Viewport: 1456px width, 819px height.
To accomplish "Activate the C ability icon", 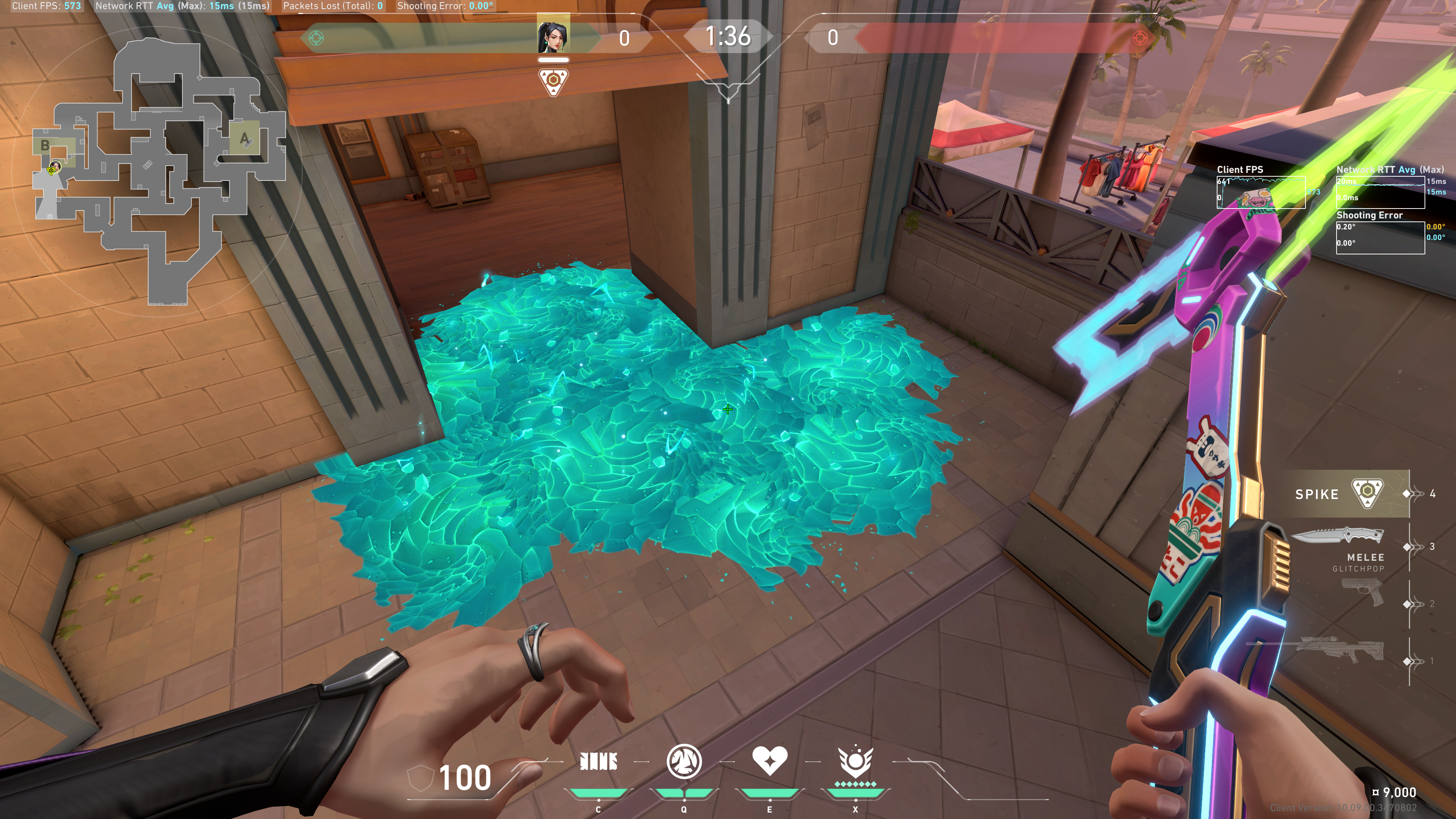I will point(598,762).
